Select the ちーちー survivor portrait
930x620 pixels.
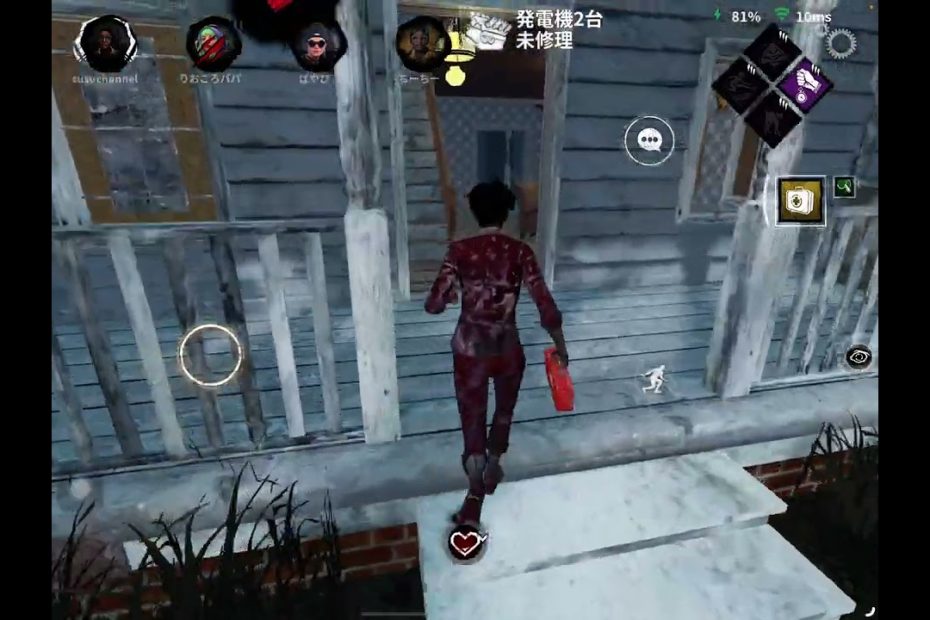[x=421, y=43]
